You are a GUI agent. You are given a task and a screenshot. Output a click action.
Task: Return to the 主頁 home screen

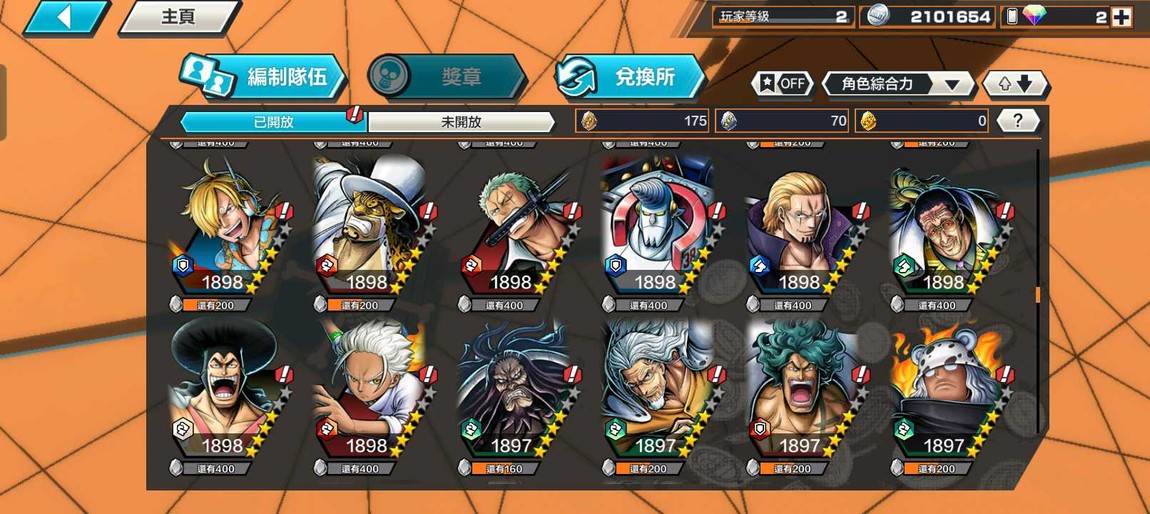pos(178,17)
